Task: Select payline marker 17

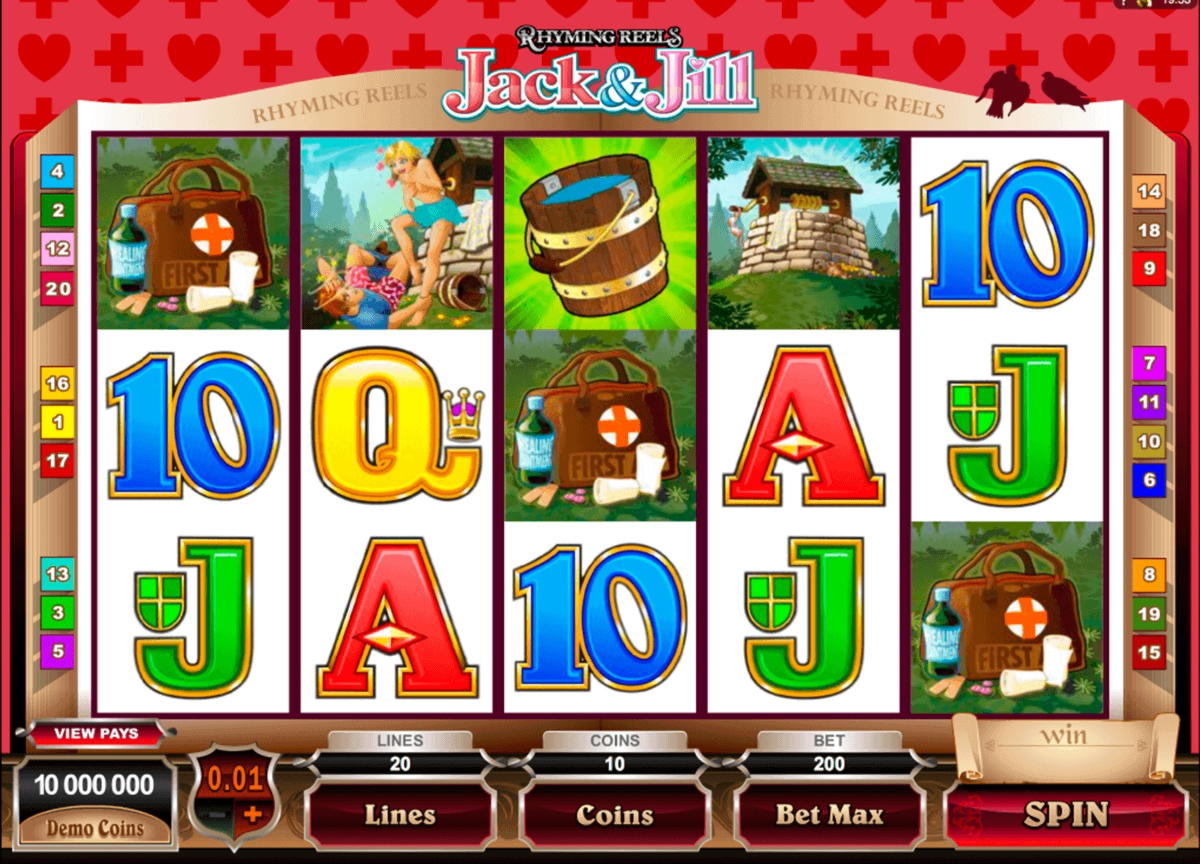Action: click(x=57, y=461)
